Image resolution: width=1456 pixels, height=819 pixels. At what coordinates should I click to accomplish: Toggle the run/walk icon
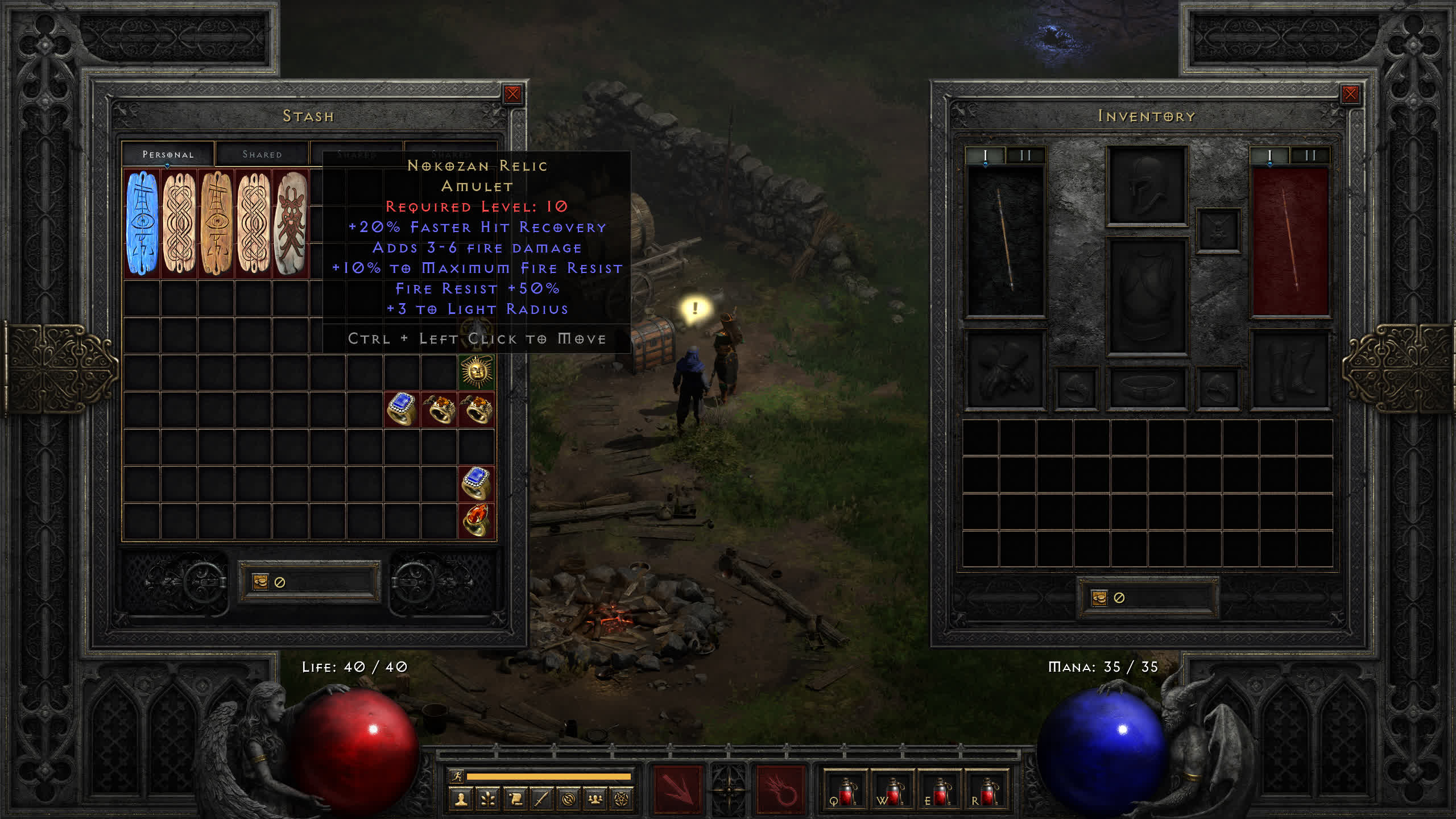click(457, 776)
